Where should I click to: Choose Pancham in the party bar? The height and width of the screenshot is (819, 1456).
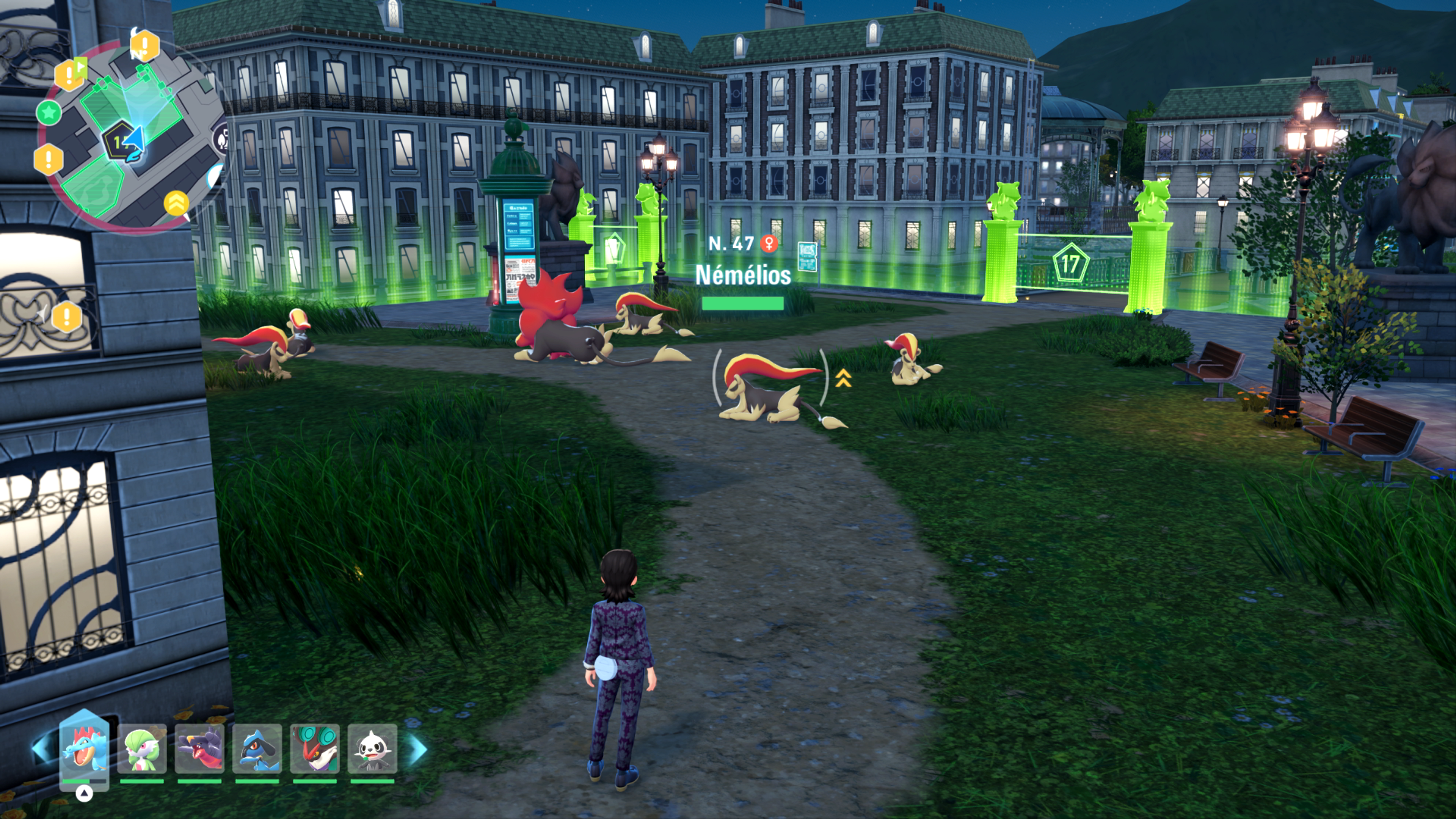(x=372, y=749)
